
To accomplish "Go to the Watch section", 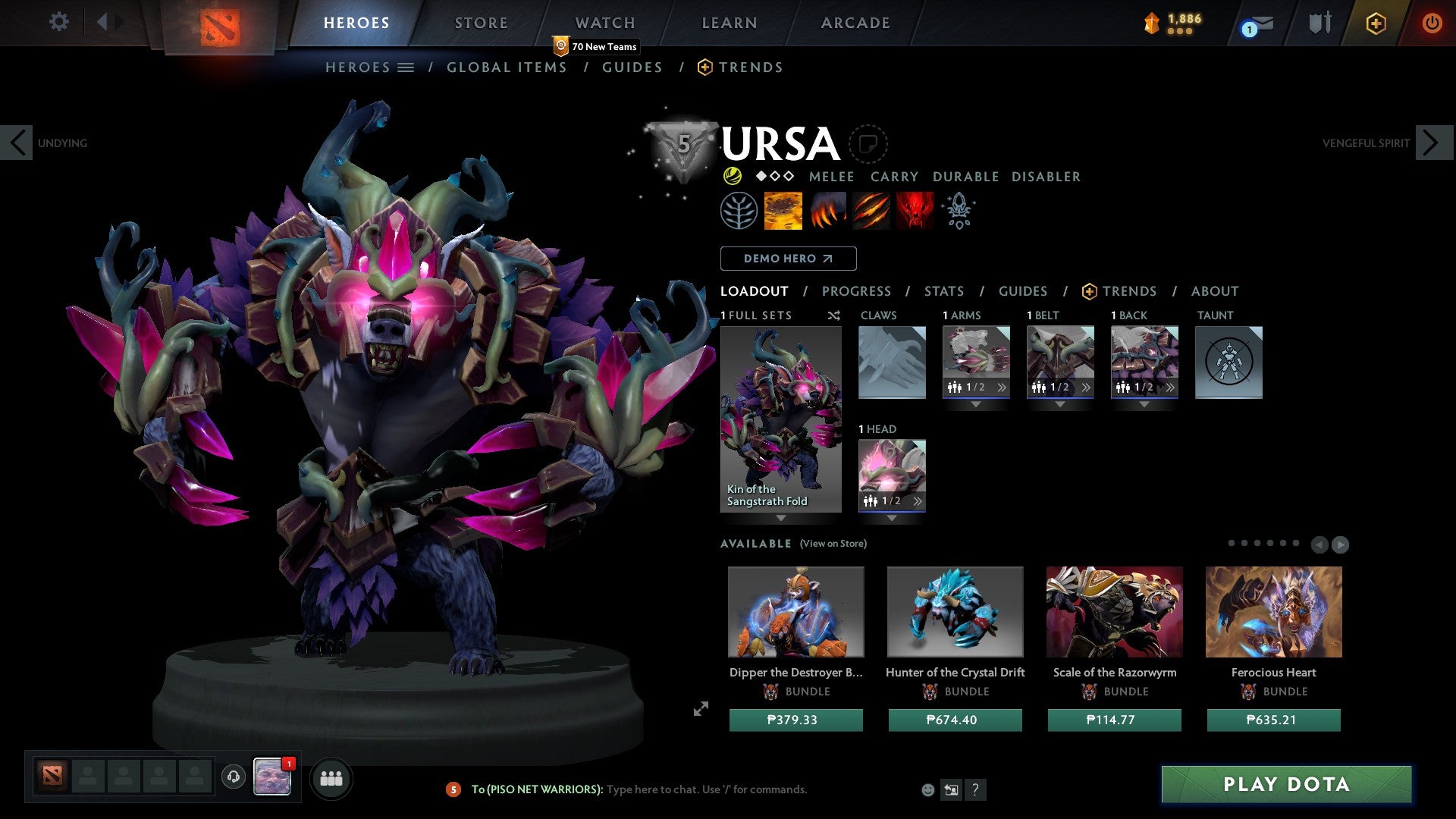I will click(x=604, y=23).
